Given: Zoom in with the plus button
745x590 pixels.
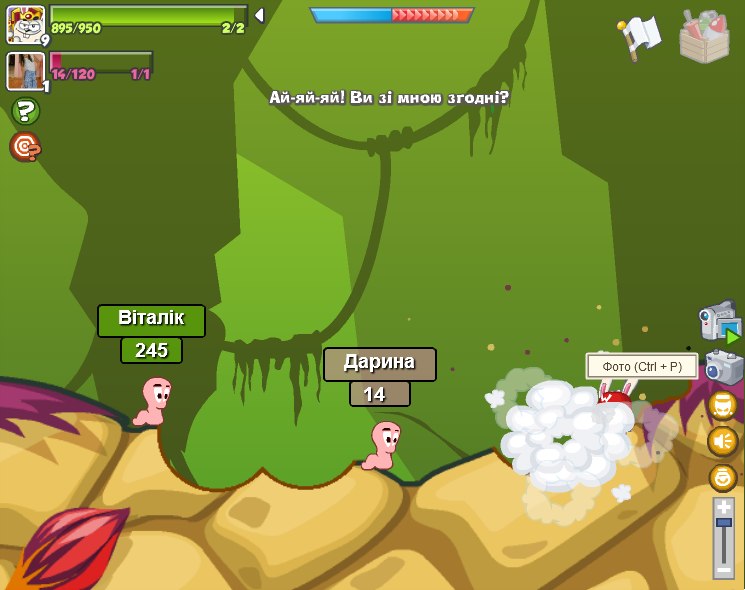Looking at the screenshot, I should tap(723, 507).
